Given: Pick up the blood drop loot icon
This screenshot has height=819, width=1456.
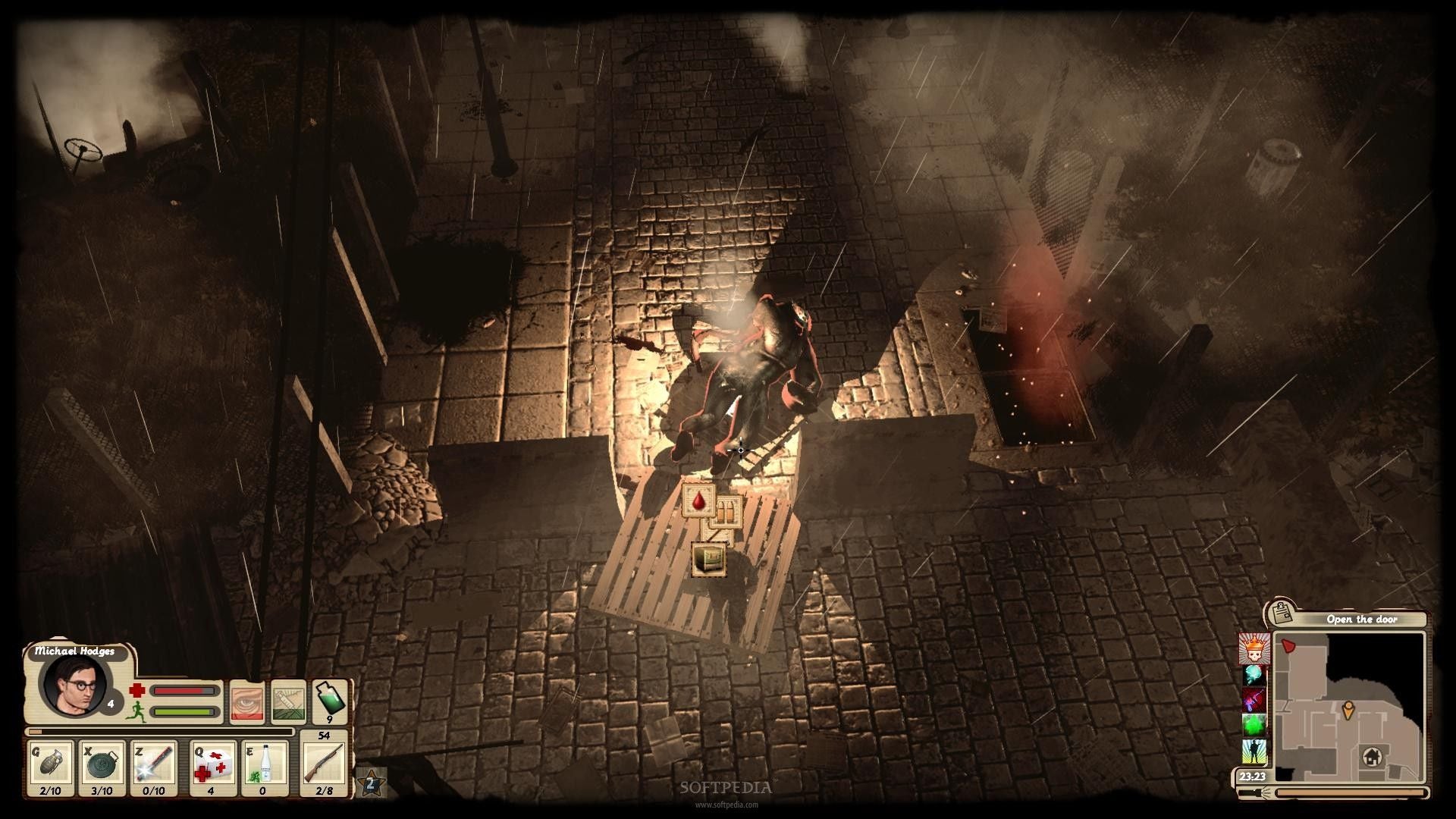Looking at the screenshot, I should click(x=698, y=500).
